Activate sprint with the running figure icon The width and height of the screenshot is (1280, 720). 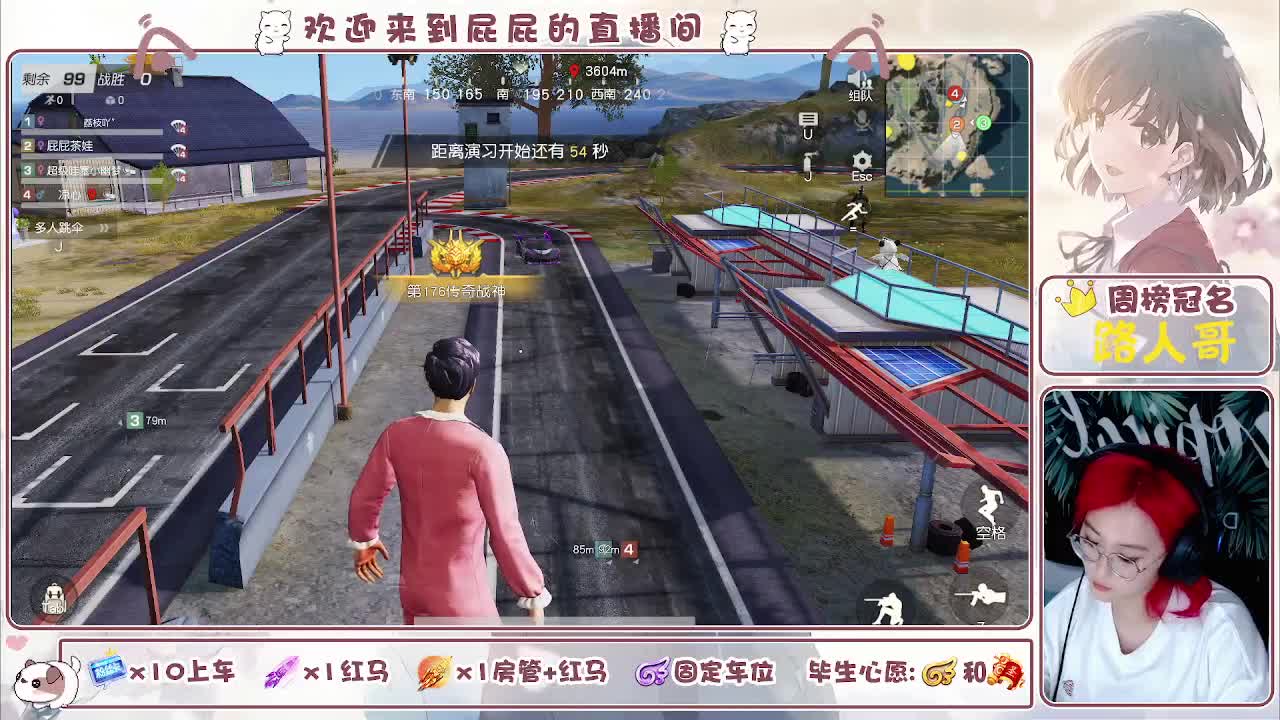point(855,211)
